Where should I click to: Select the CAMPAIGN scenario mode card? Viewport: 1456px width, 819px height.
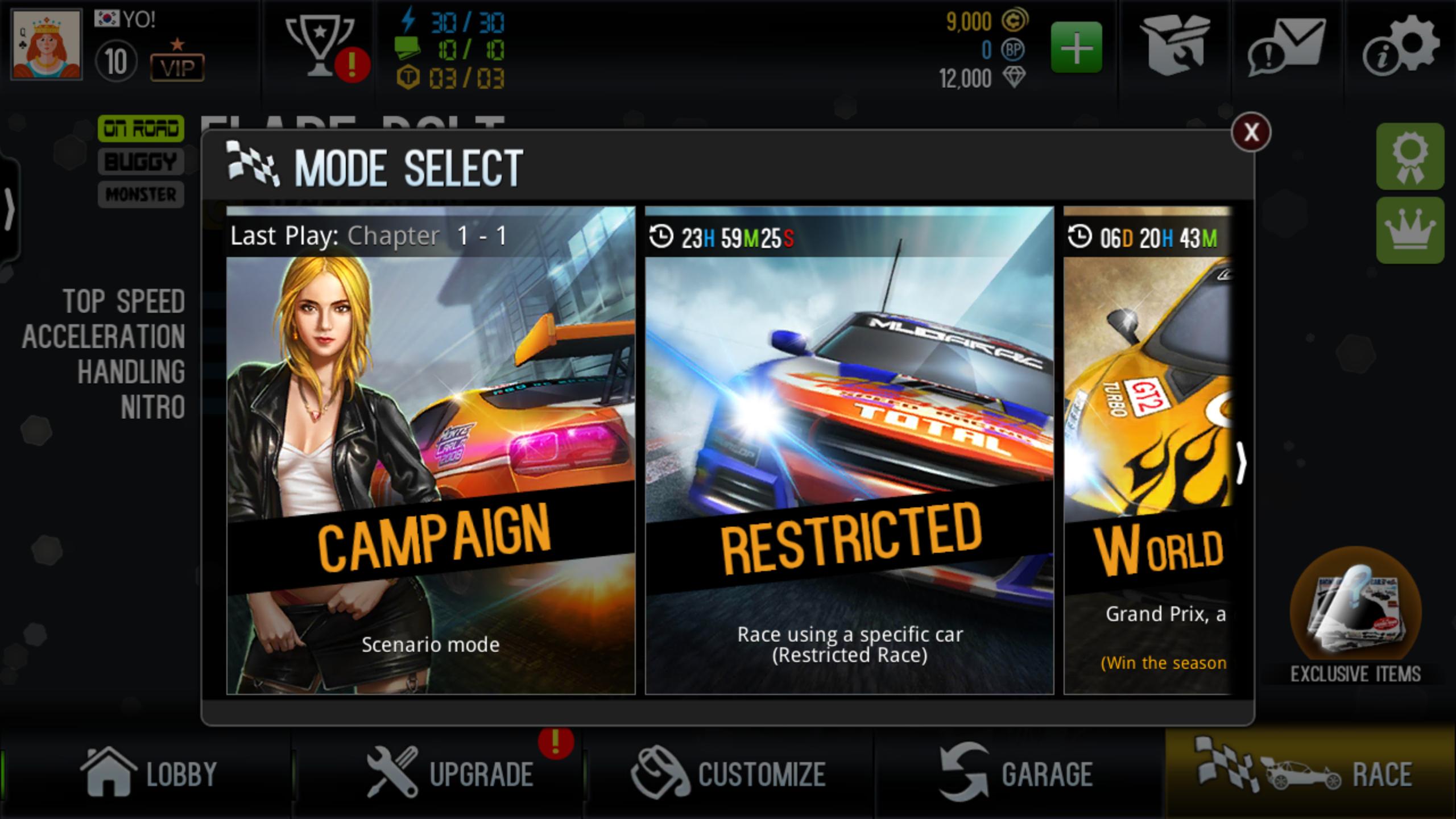(433, 455)
